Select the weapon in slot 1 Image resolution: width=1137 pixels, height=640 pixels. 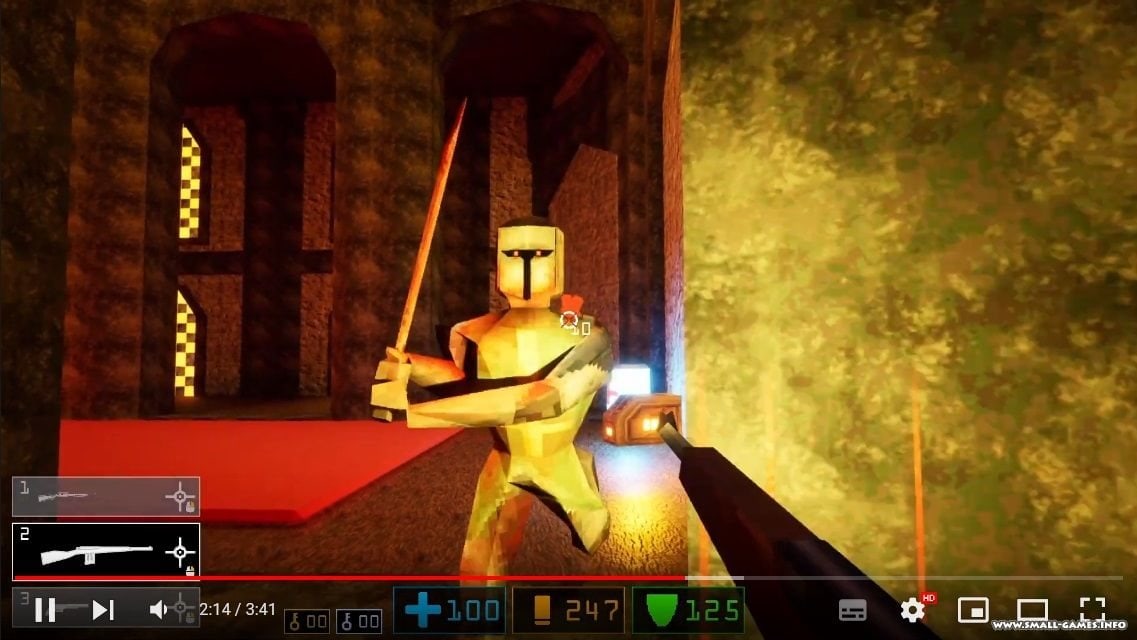click(x=105, y=496)
